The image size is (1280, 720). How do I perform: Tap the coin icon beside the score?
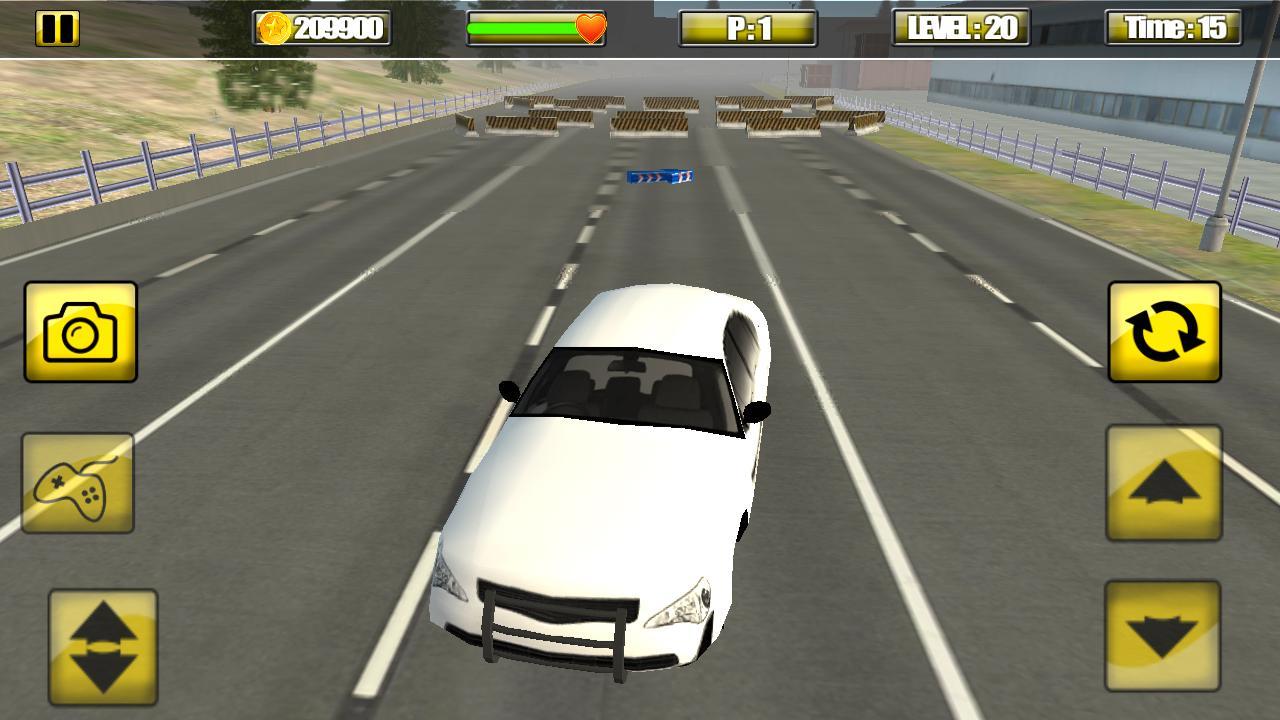pos(272,27)
